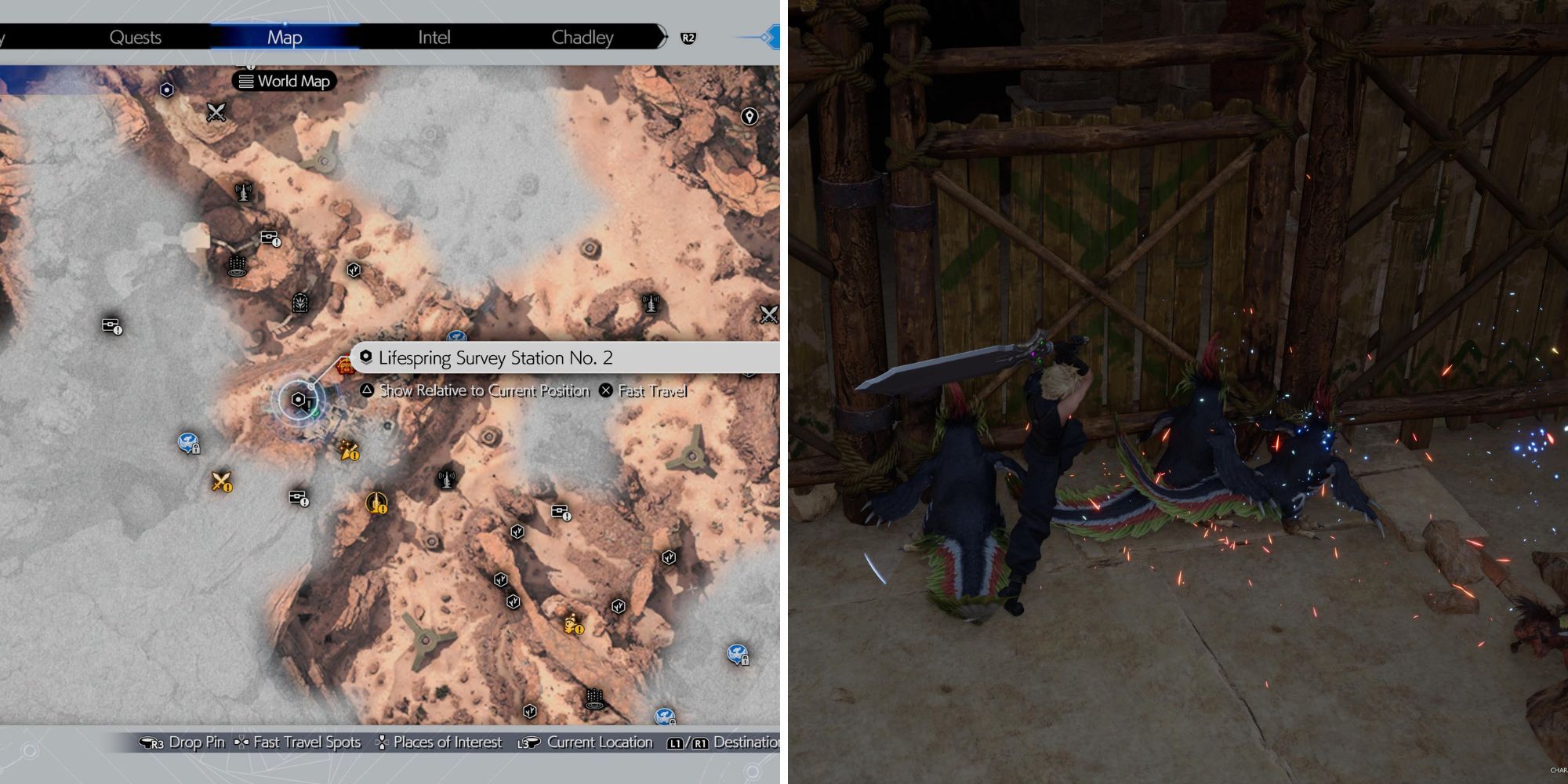Open the item cache icon with exclamation alert
The width and height of the screenshot is (1568, 784).
[270, 238]
